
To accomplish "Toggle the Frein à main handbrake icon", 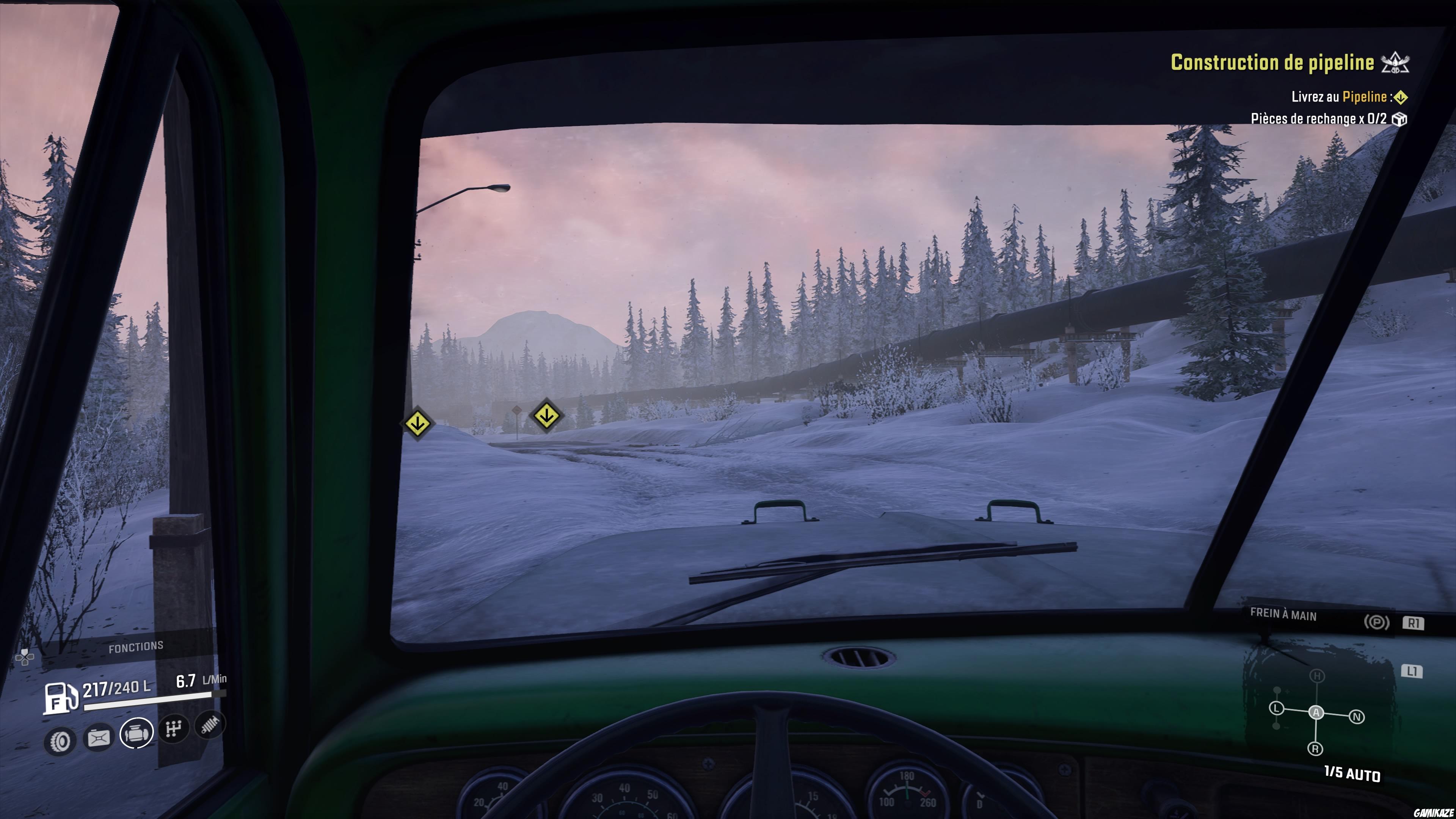I will [1376, 622].
